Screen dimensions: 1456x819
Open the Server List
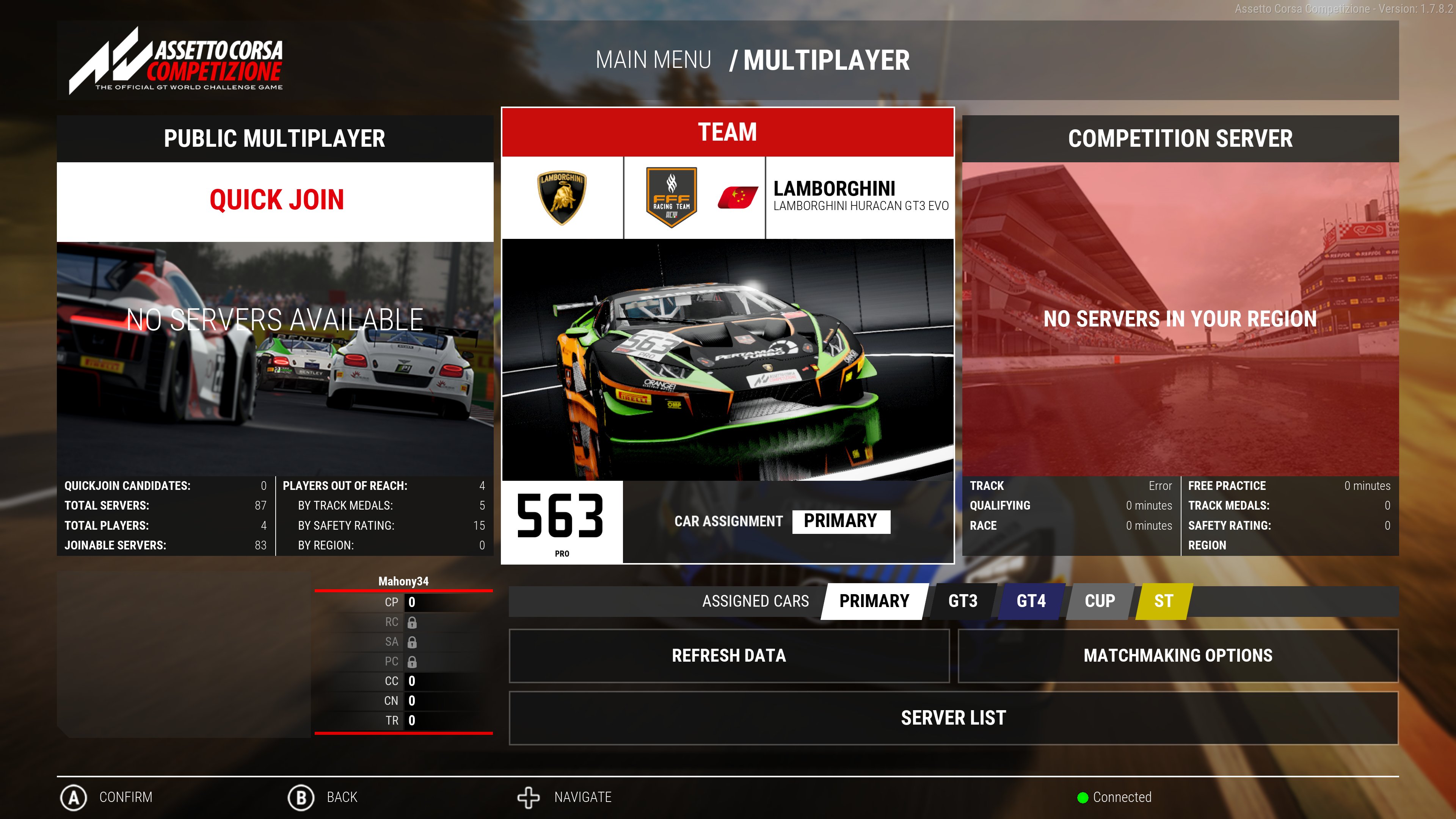[x=953, y=718]
